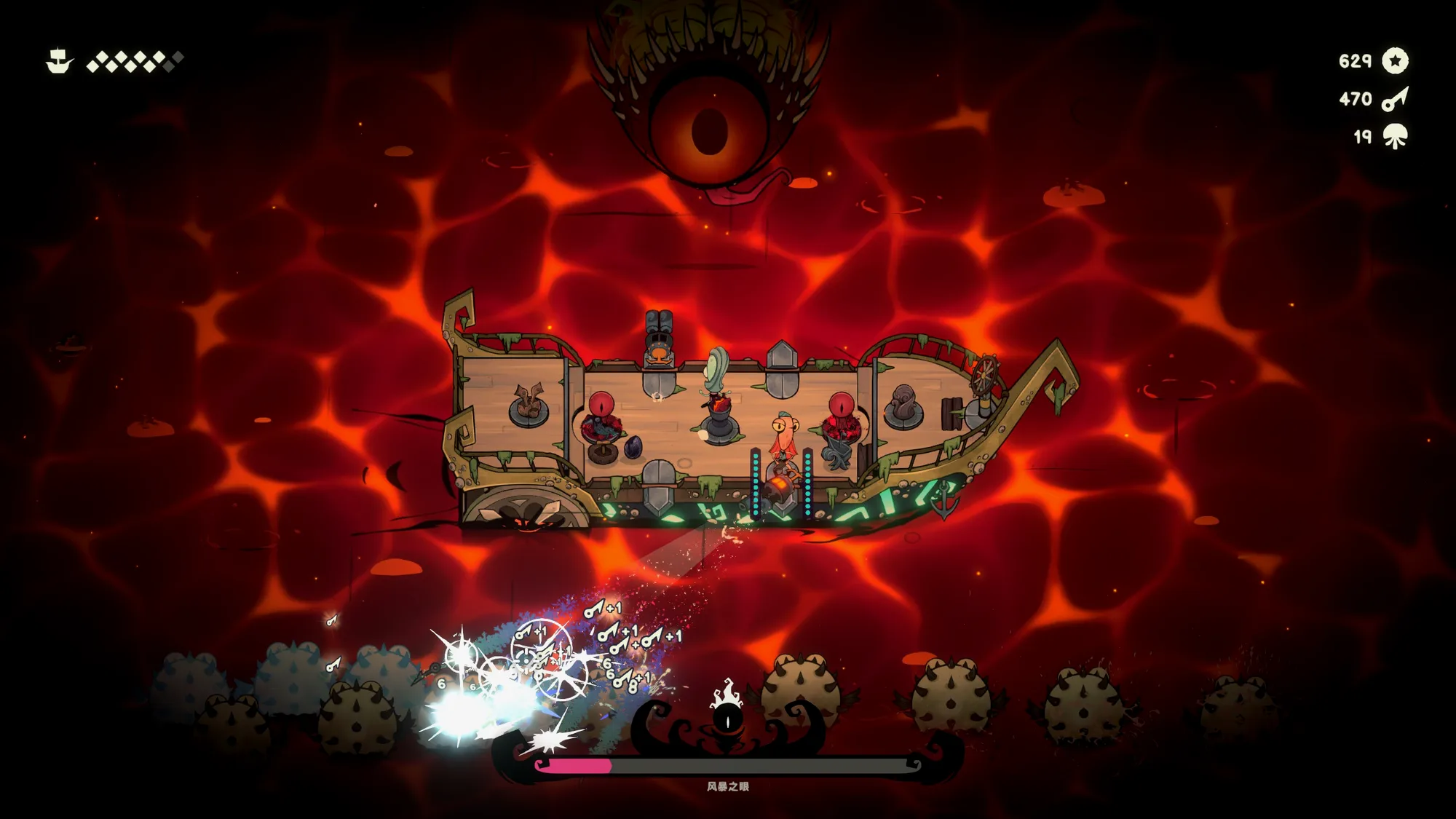Click the ship icon beside the hull diamonds
The height and width of the screenshot is (819, 1456).
coord(59,61)
